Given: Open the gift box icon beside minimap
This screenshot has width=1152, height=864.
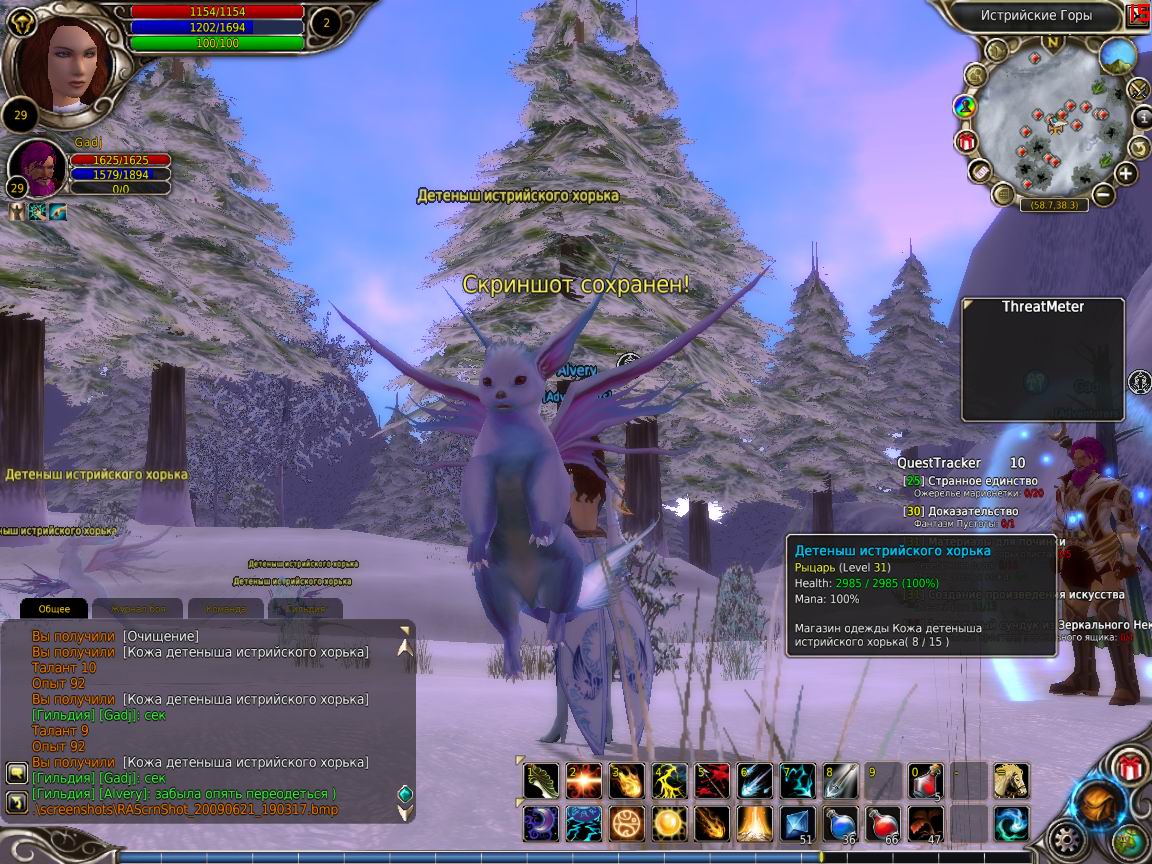Looking at the screenshot, I should 966,141.
